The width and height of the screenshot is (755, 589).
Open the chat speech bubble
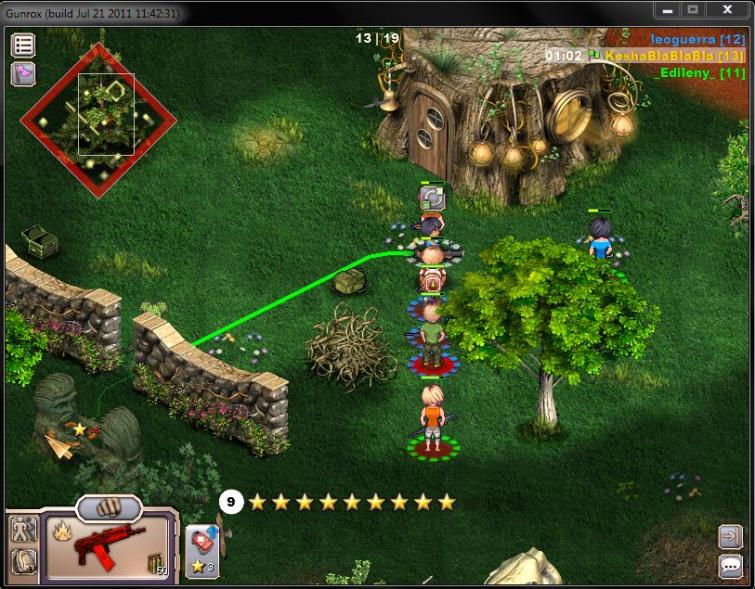[729, 566]
